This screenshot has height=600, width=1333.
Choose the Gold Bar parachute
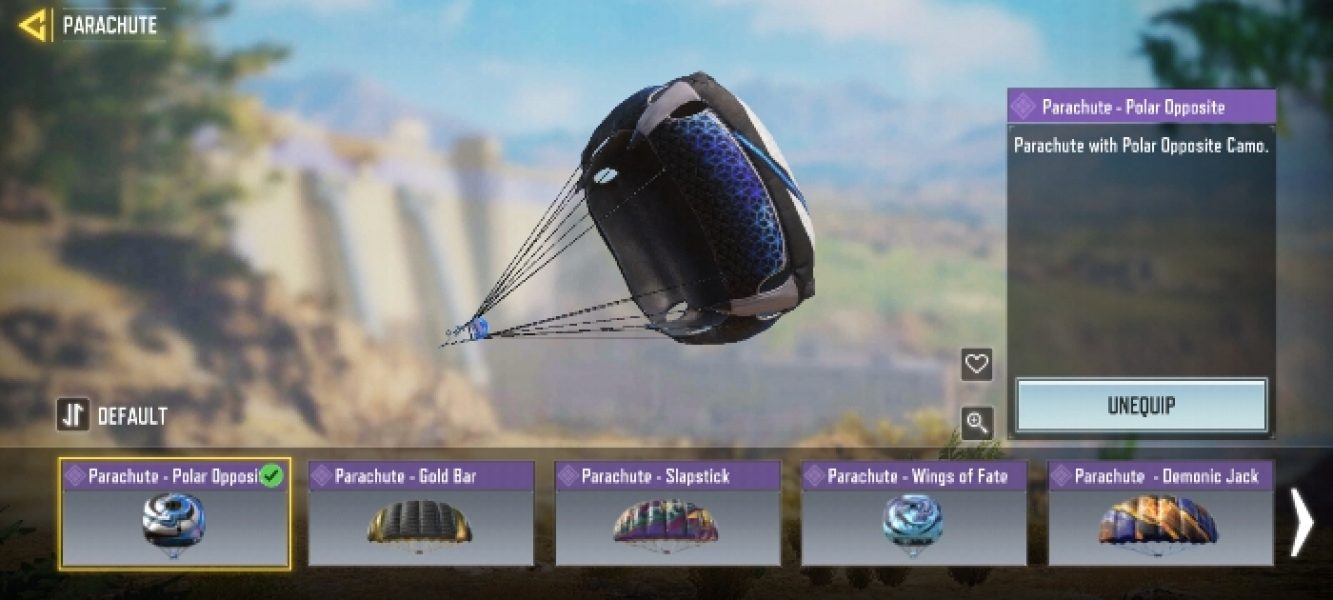tap(421, 514)
